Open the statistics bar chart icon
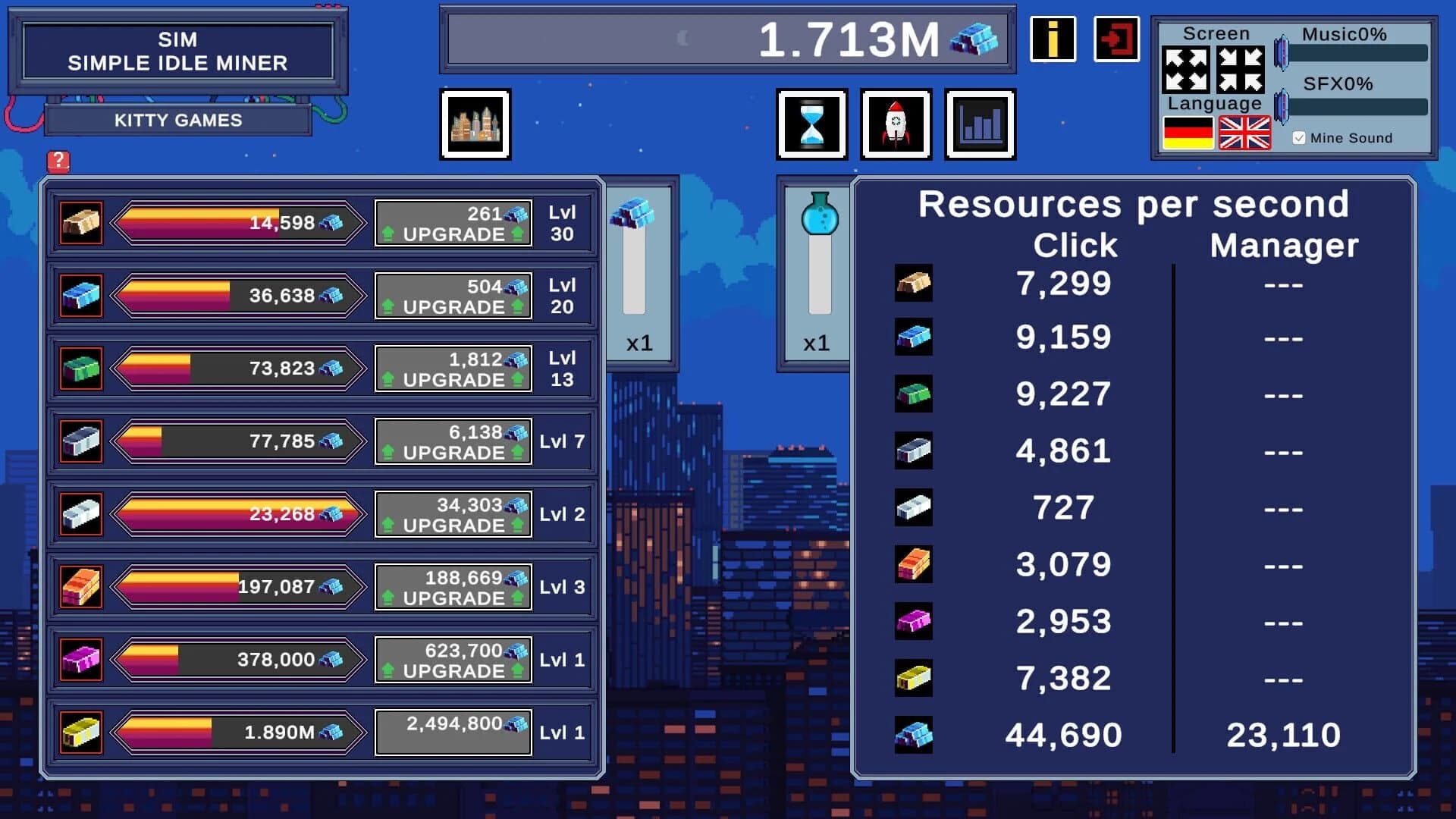1456x819 pixels. (980, 124)
